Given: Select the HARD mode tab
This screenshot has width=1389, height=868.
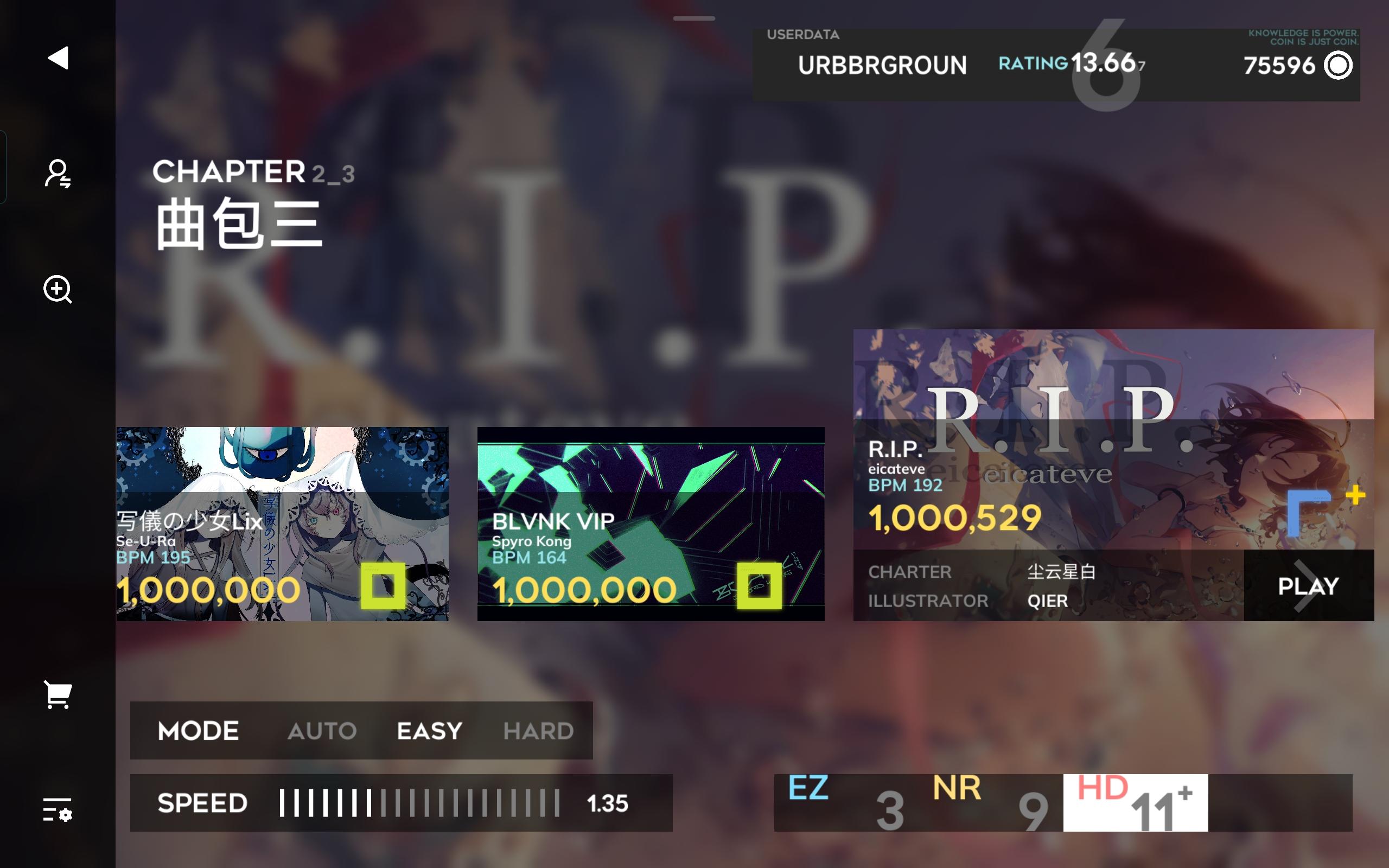Looking at the screenshot, I should 538,730.
